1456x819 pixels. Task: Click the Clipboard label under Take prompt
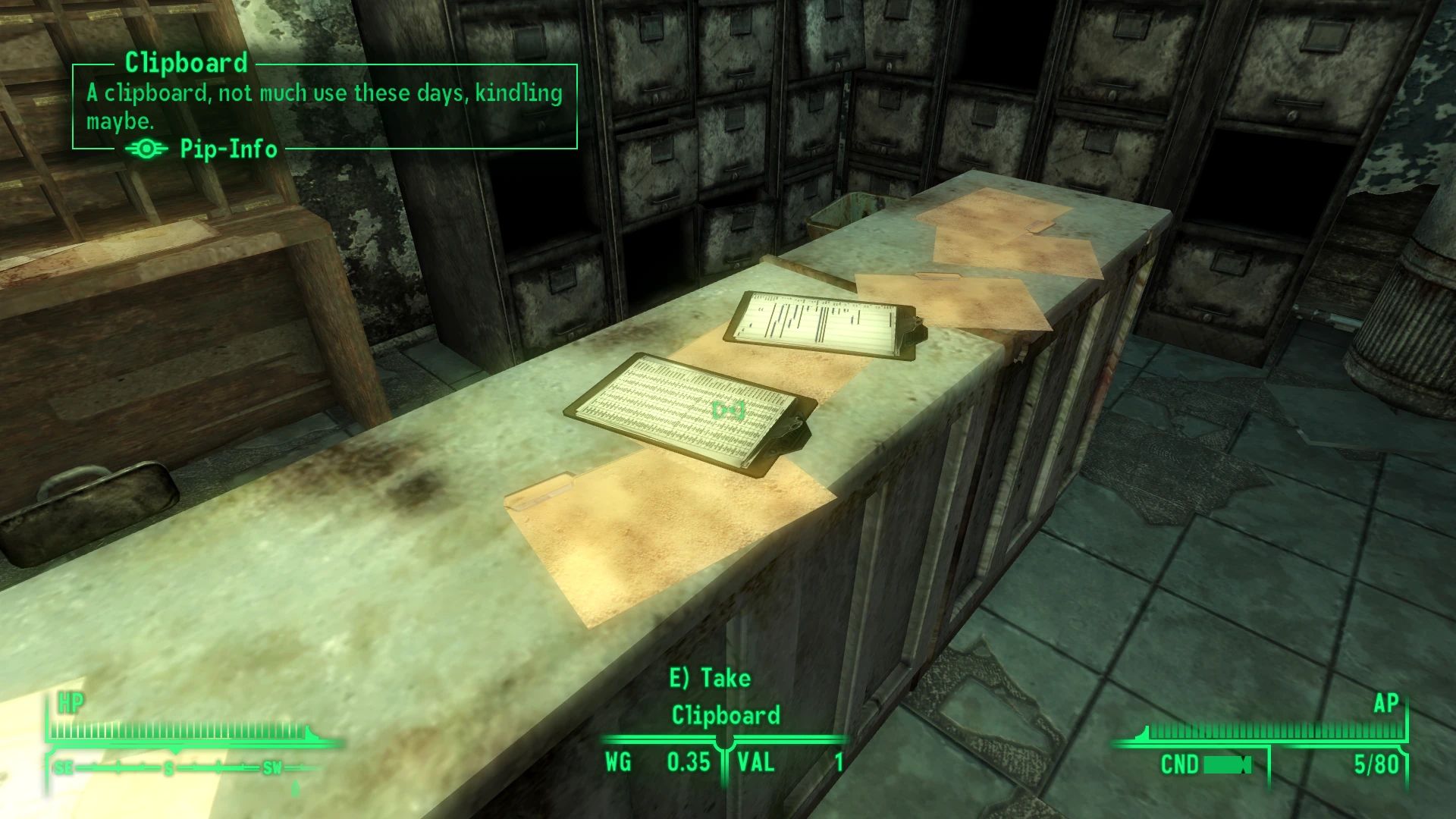click(725, 715)
